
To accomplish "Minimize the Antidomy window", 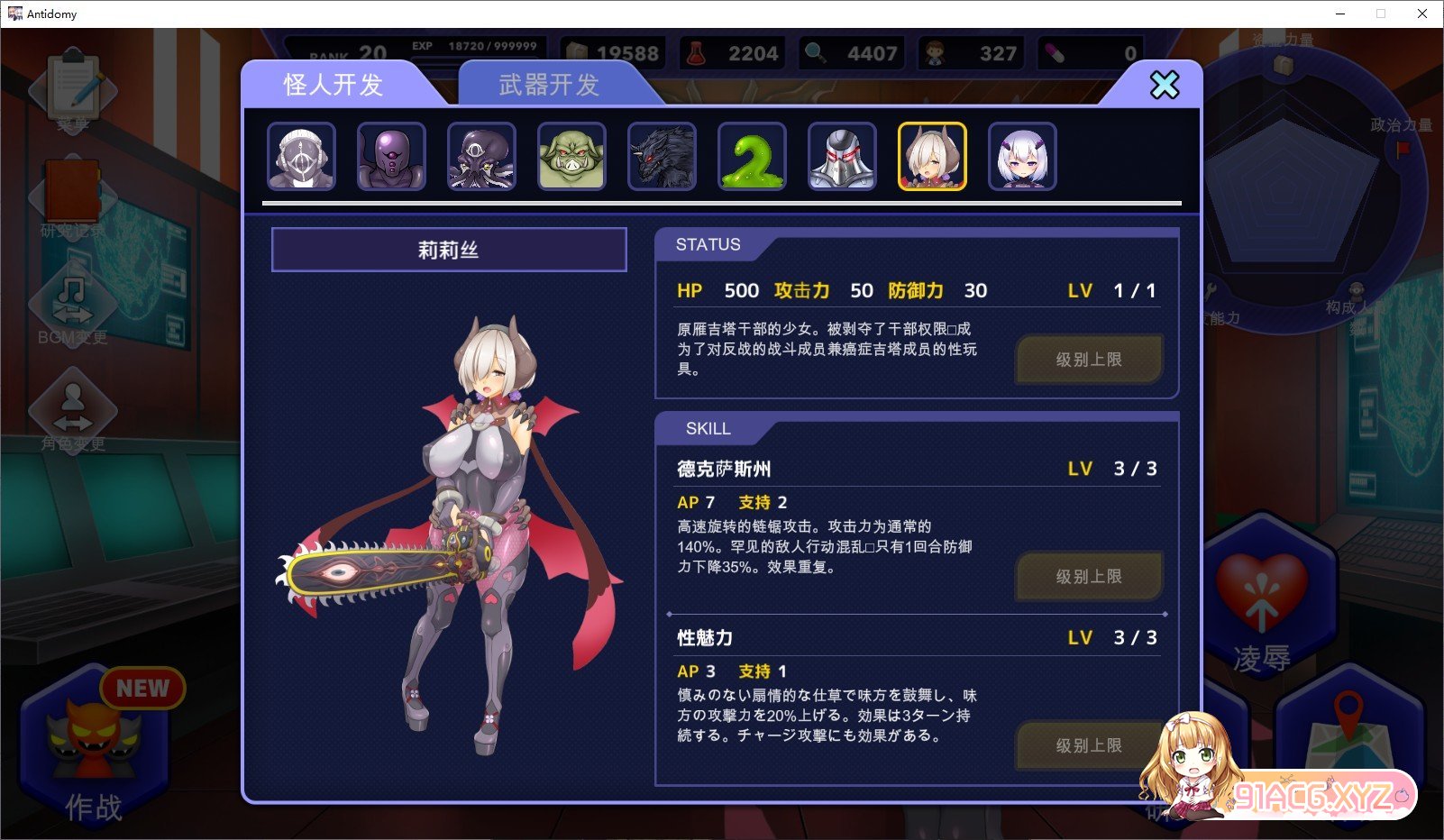I will 1340,14.
